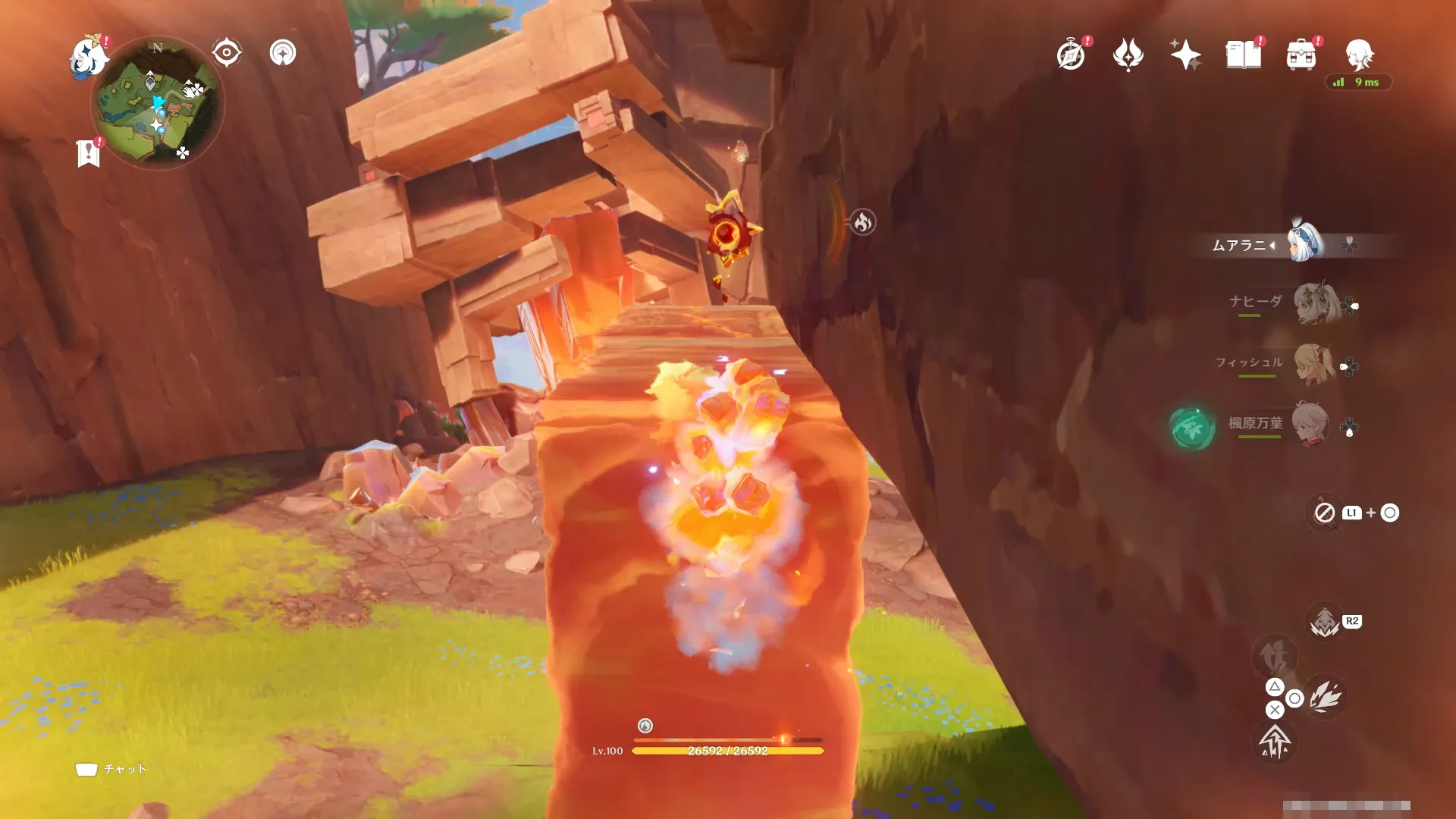This screenshot has width=1456, height=819.
Task: Use the elemental skill icon
Action: point(1325,696)
